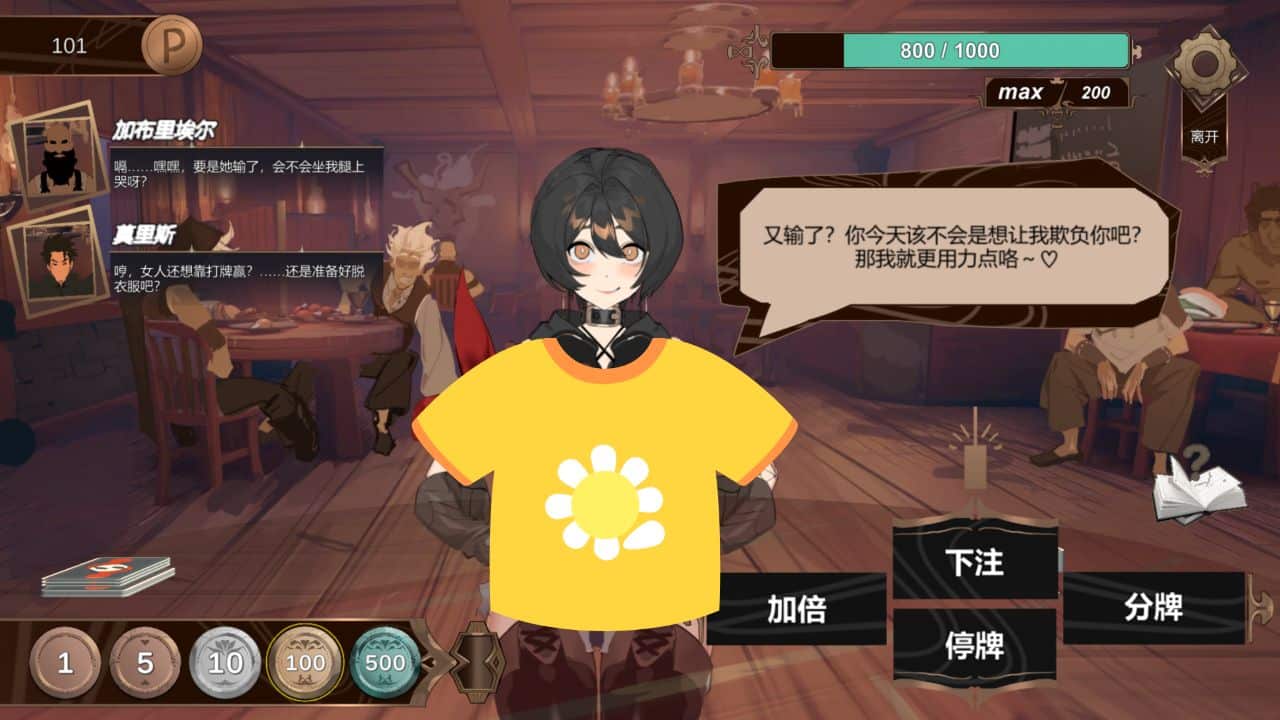Click the 800/1000 progress bar

tap(950, 49)
